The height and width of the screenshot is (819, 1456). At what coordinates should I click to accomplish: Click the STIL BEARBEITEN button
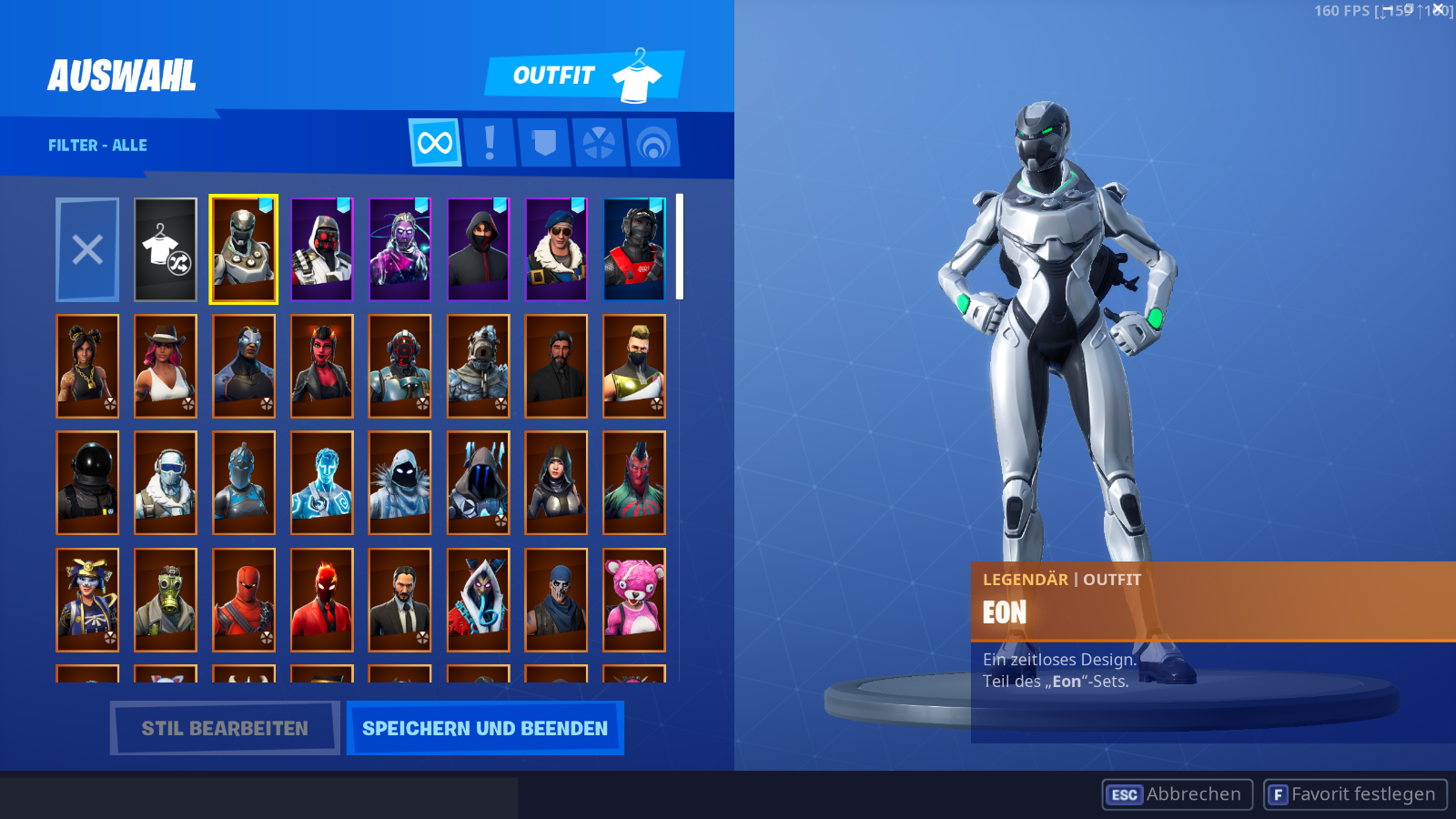click(224, 728)
